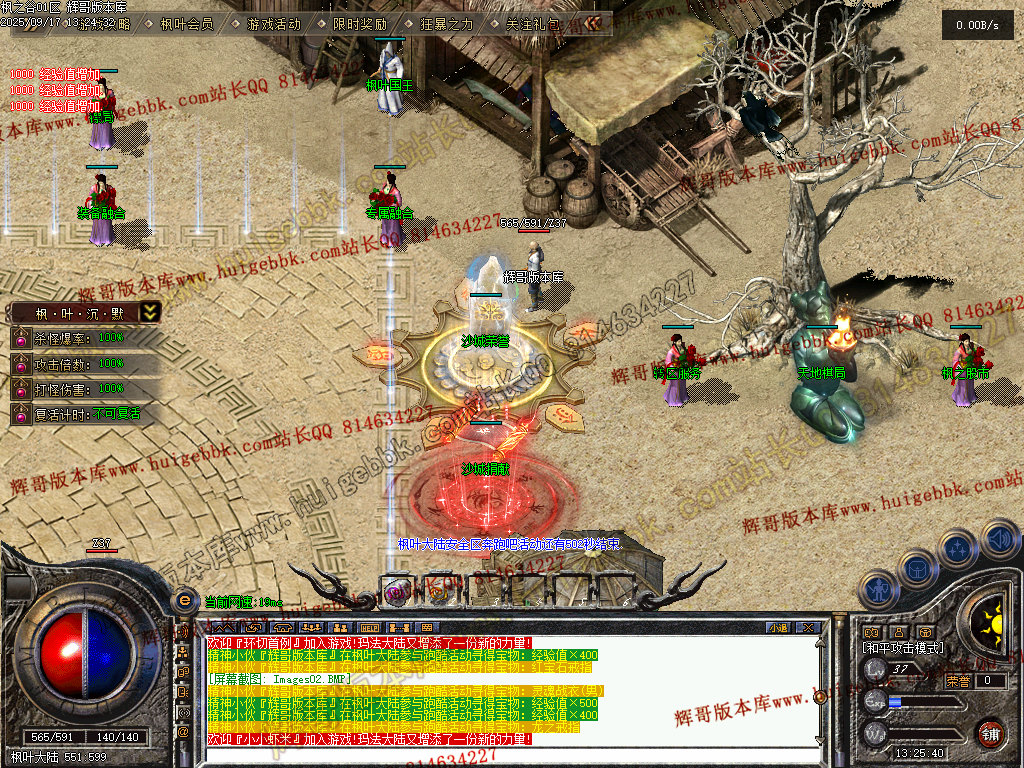Use the purple item in belt slot one
Image resolution: width=1024 pixels, height=768 pixels.
(x=397, y=591)
